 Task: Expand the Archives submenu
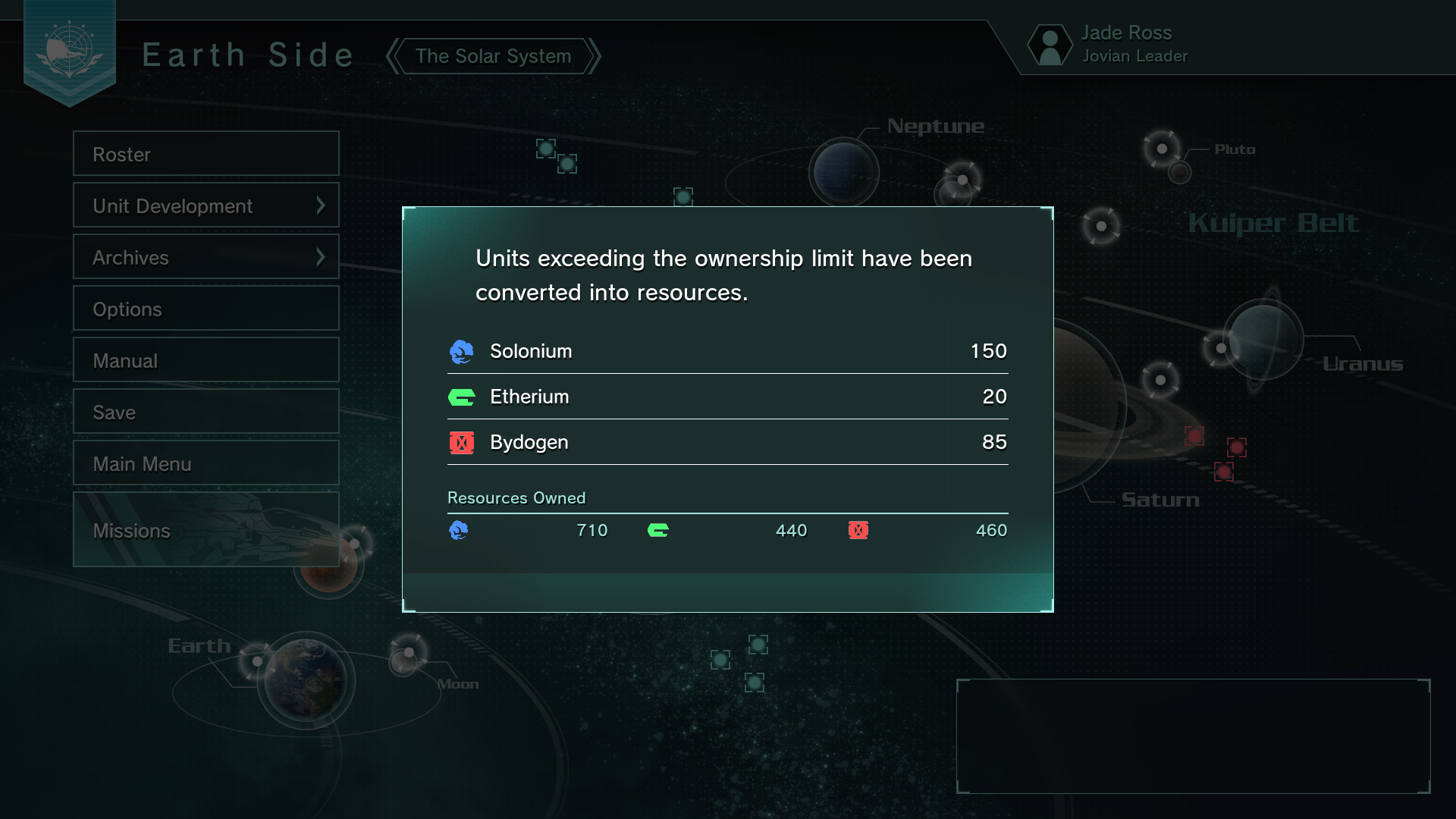[206, 256]
